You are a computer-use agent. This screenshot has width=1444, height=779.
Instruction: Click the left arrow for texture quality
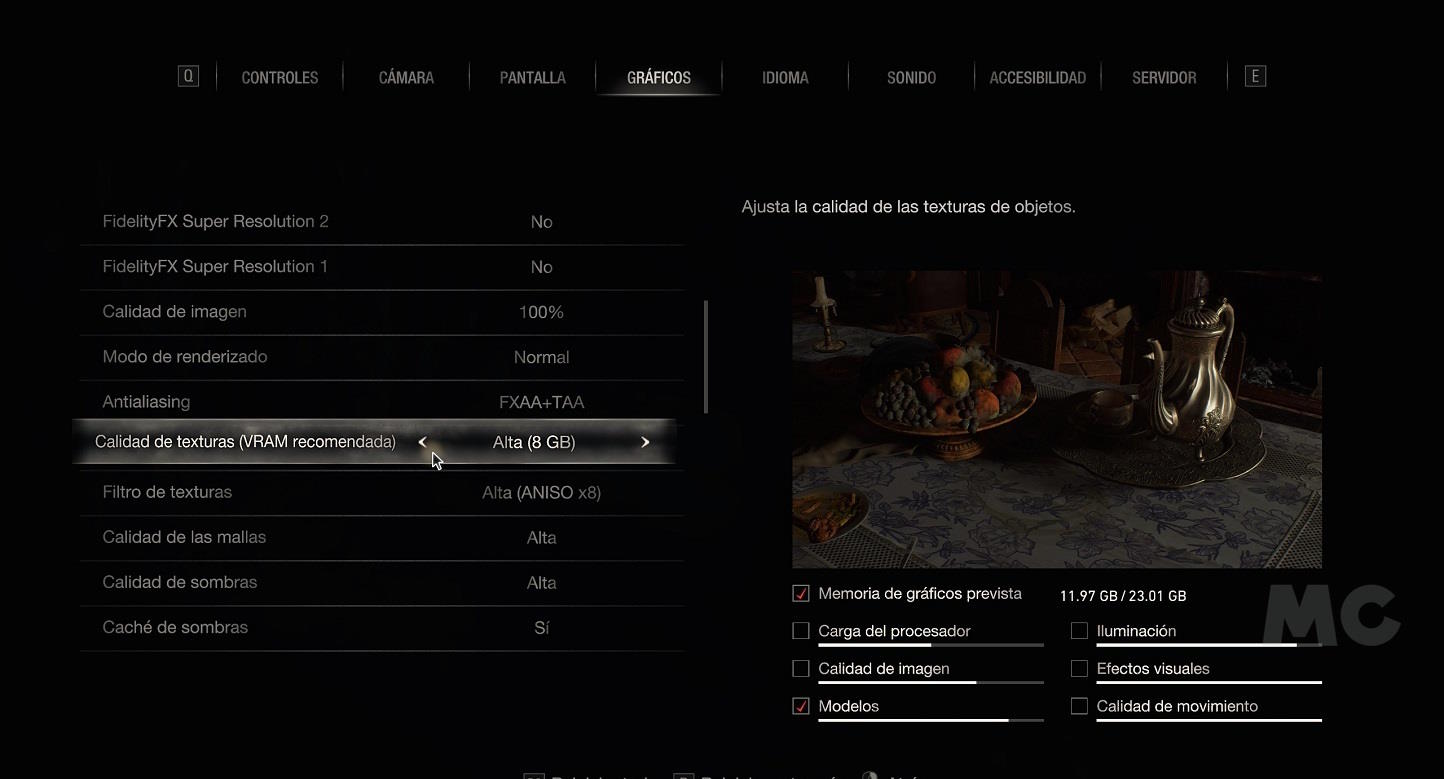(422, 442)
